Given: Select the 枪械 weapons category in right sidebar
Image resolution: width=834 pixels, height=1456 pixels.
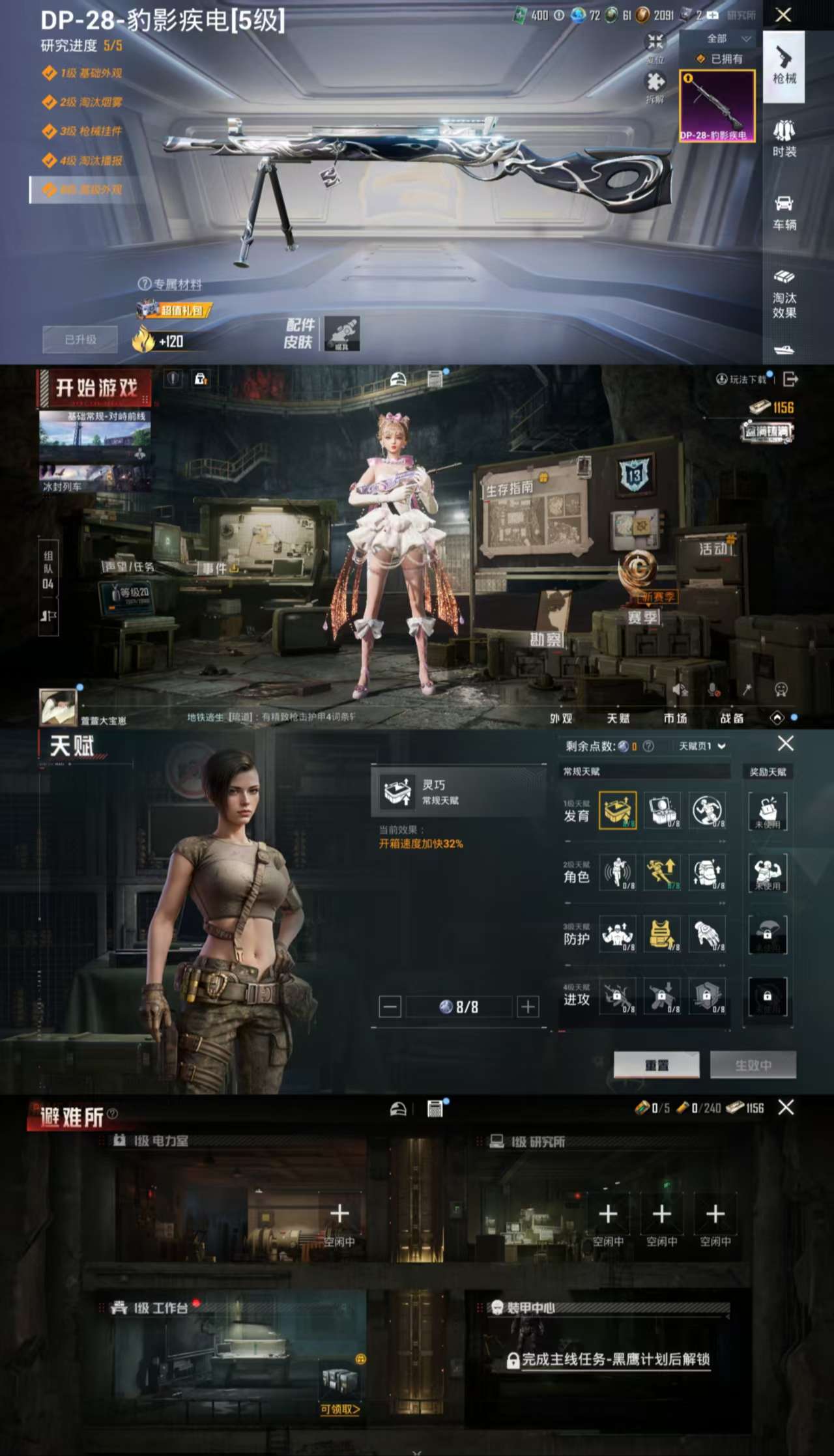Looking at the screenshot, I should pos(785,68).
